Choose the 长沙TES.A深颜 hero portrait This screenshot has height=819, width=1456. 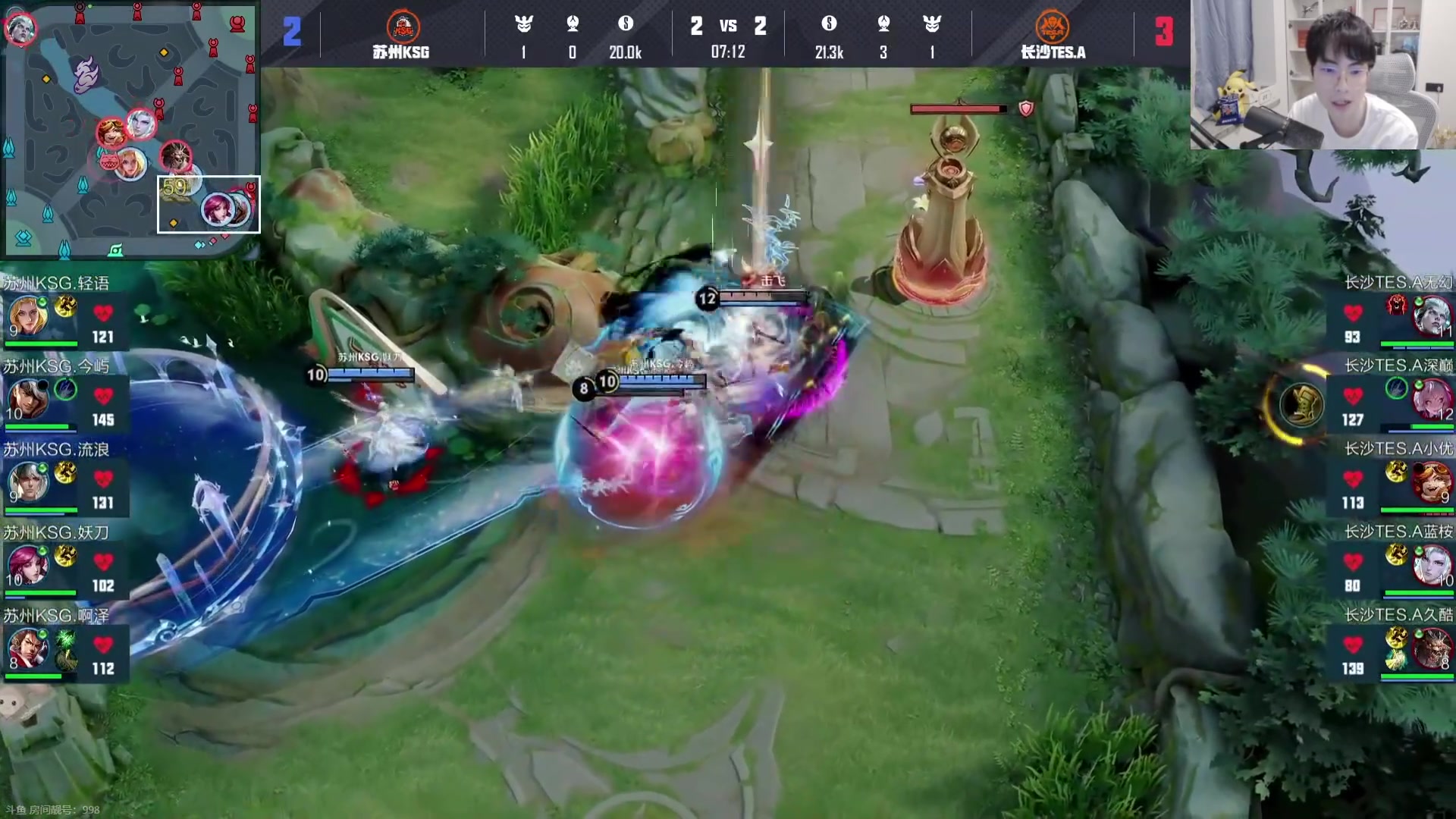[x=1431, y=398]
